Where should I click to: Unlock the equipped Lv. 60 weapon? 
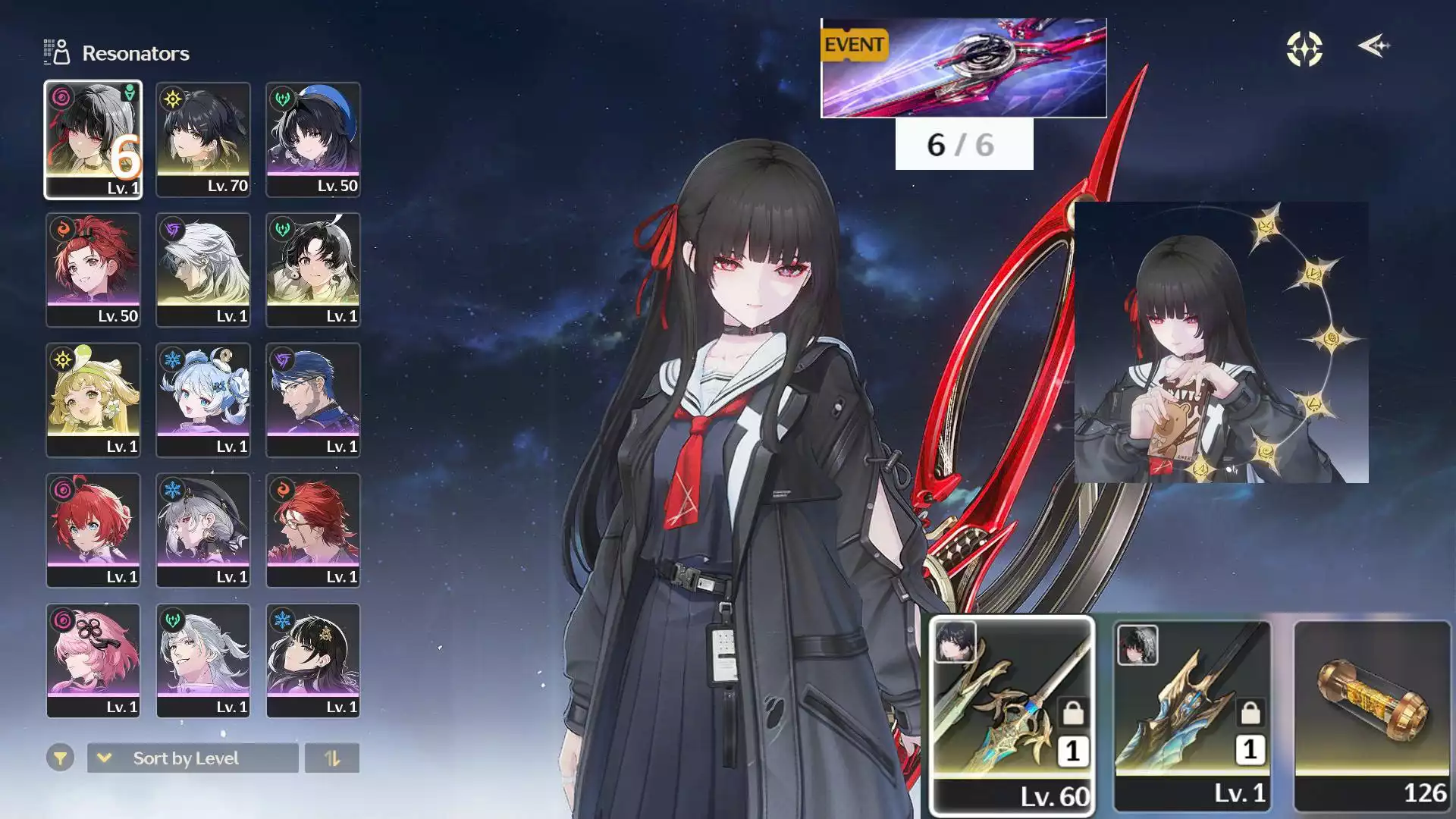tap(1072, 714)
